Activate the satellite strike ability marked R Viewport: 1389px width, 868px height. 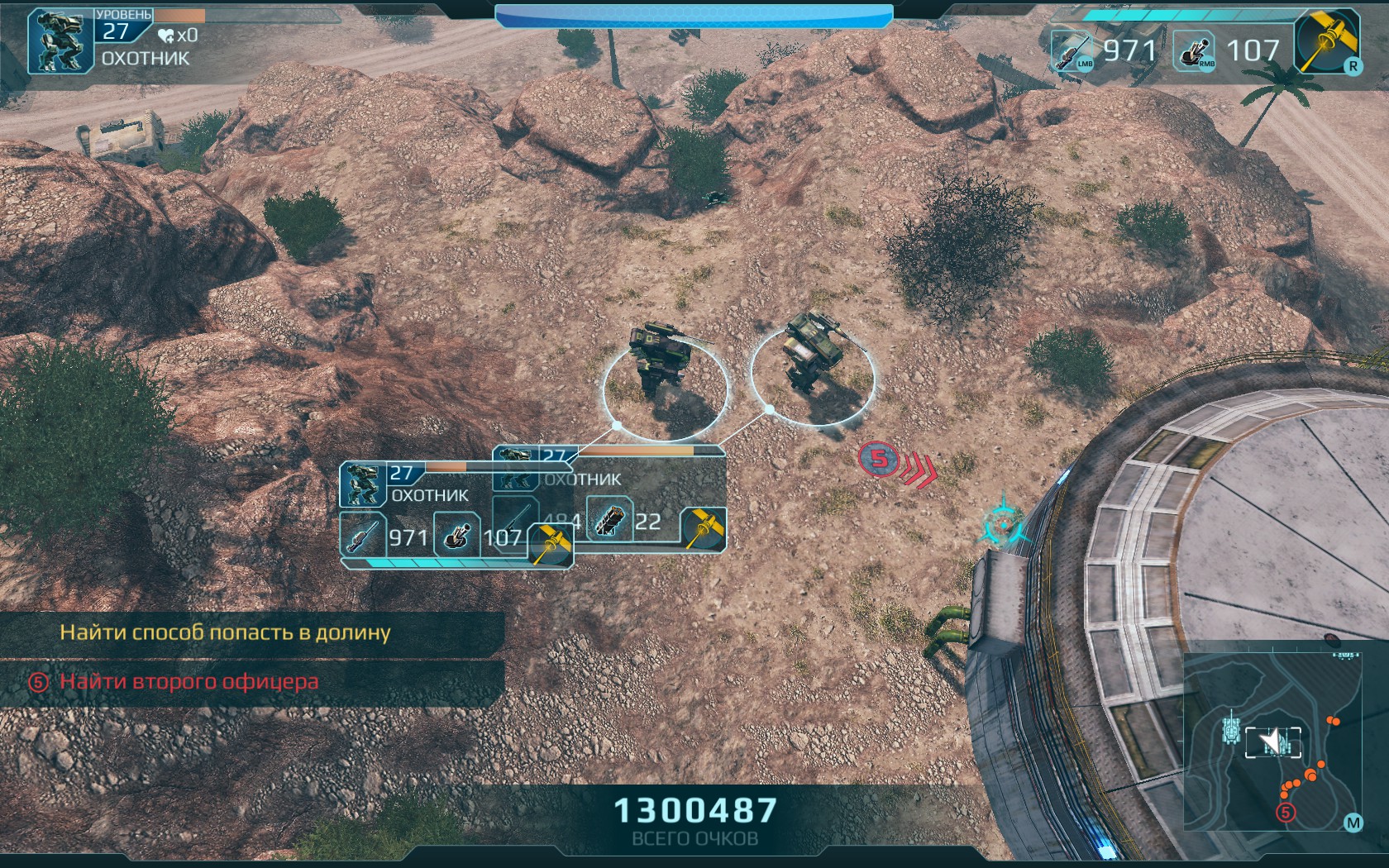(x=1326, y=43)
